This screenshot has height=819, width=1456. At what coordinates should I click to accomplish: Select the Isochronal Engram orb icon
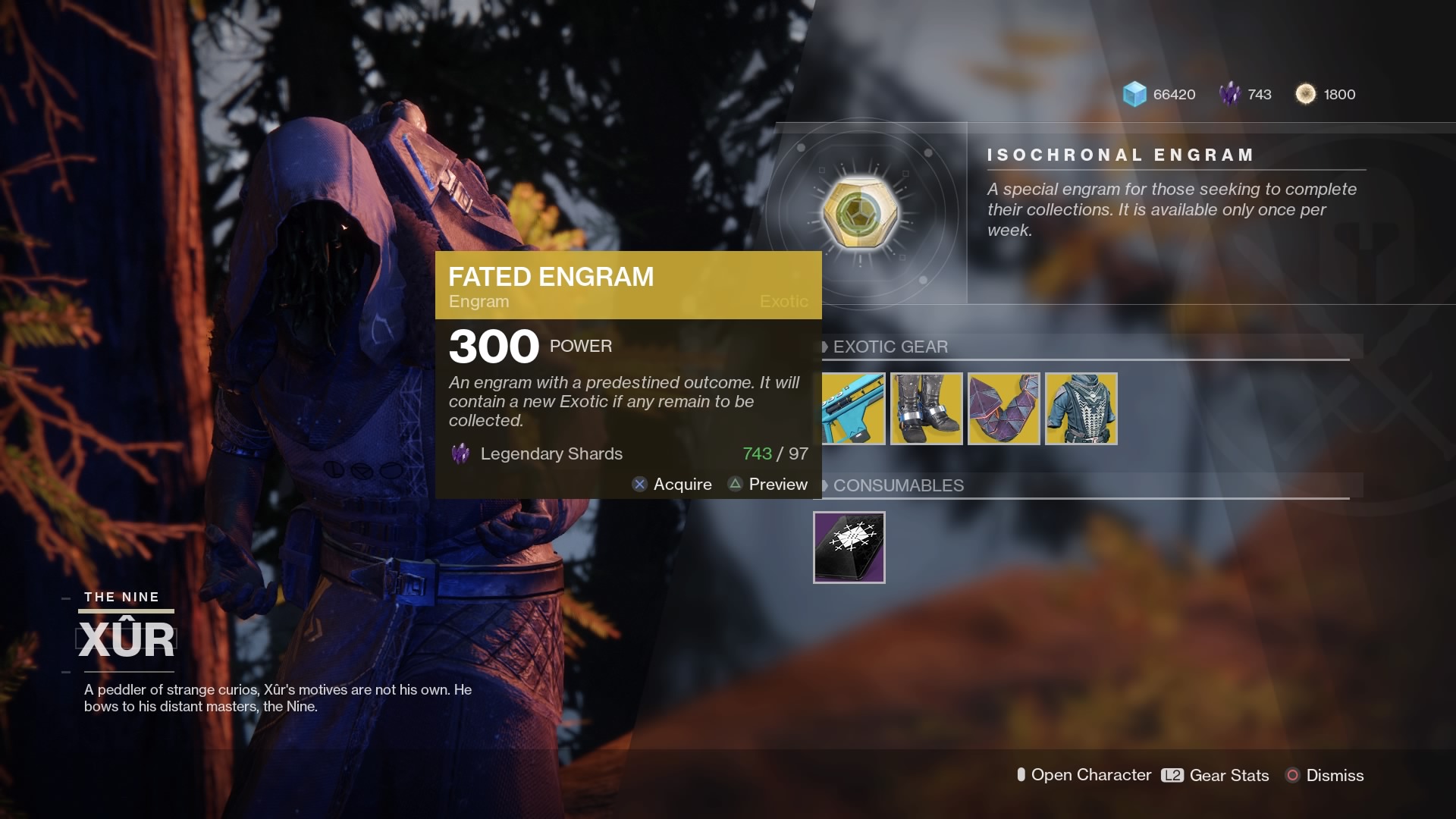pos(859,214)
